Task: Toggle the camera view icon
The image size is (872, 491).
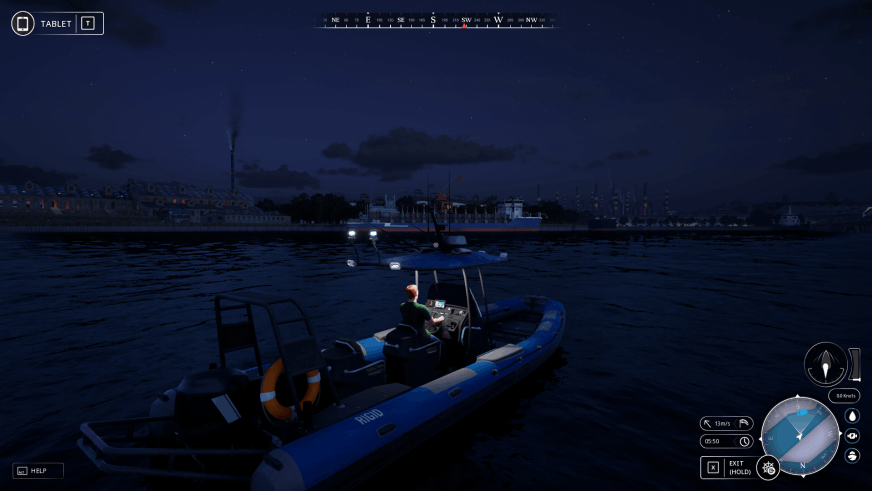Action: [x=852, y=436]
